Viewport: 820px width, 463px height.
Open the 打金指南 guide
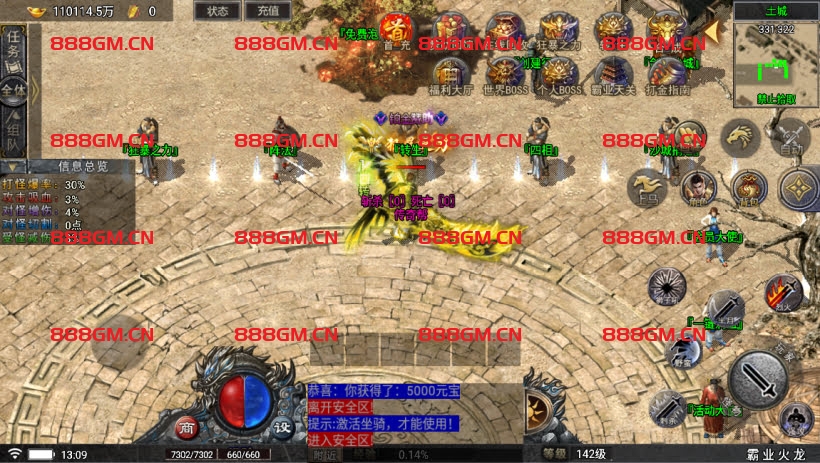click(x=667, y=74)
